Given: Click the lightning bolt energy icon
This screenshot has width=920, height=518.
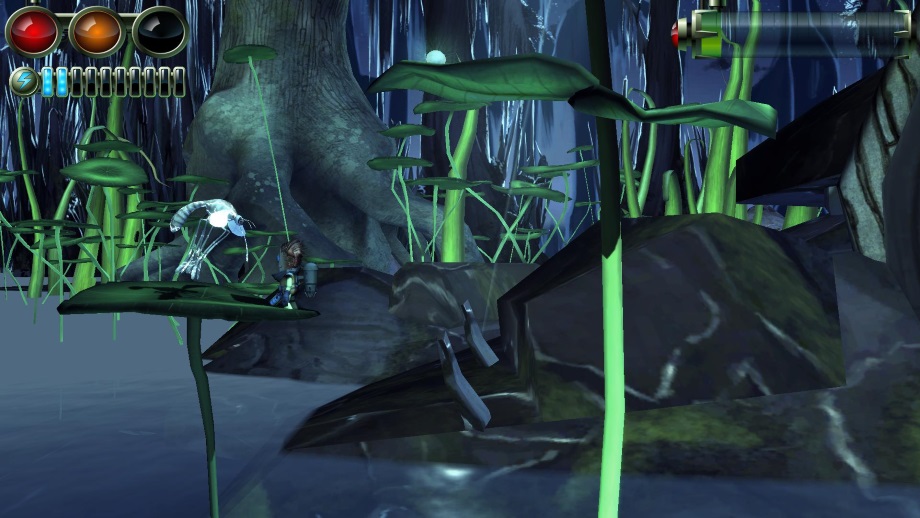Looking at the screenshot, I should [23, 81].
